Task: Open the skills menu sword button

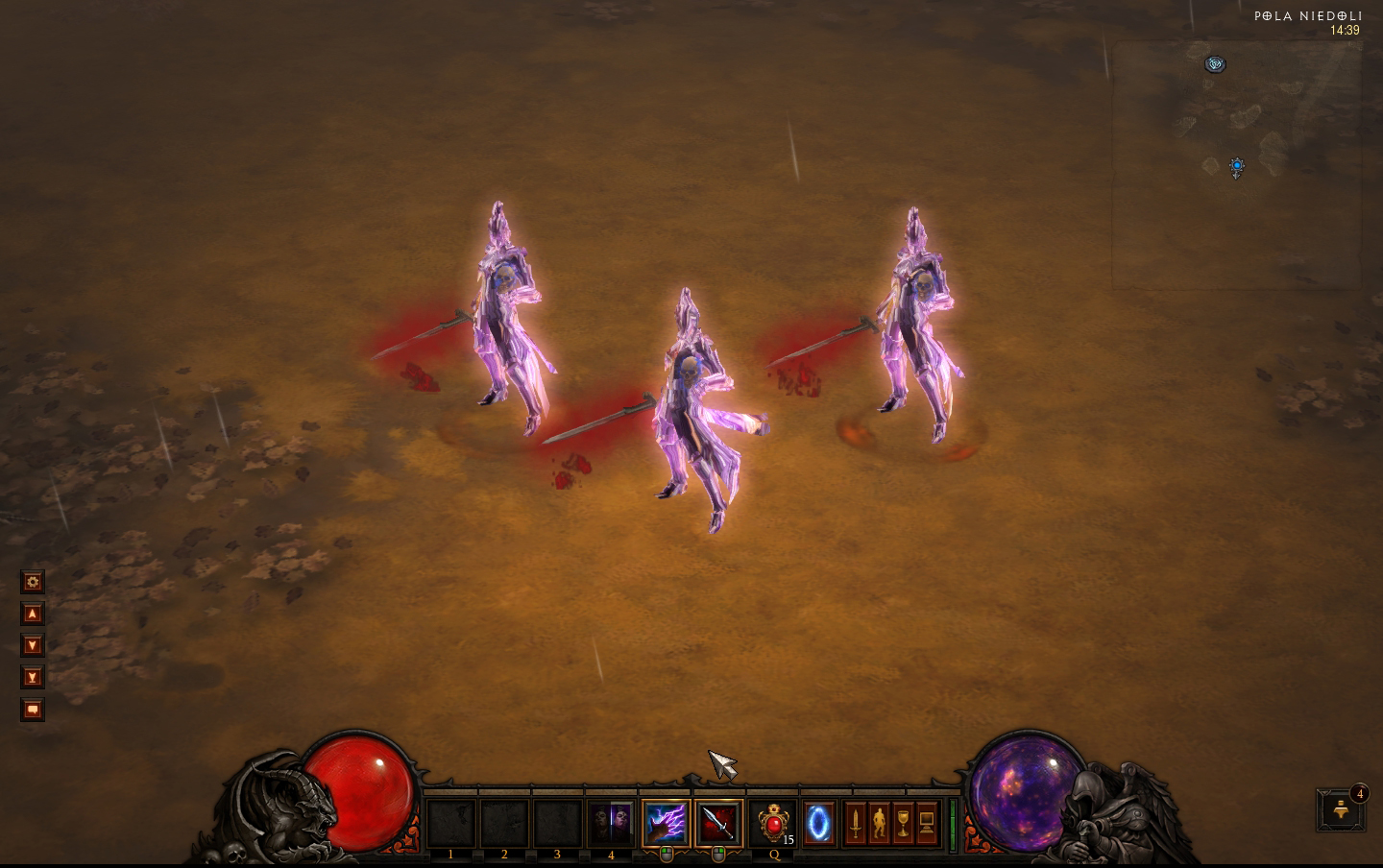Action: [855, 824]
